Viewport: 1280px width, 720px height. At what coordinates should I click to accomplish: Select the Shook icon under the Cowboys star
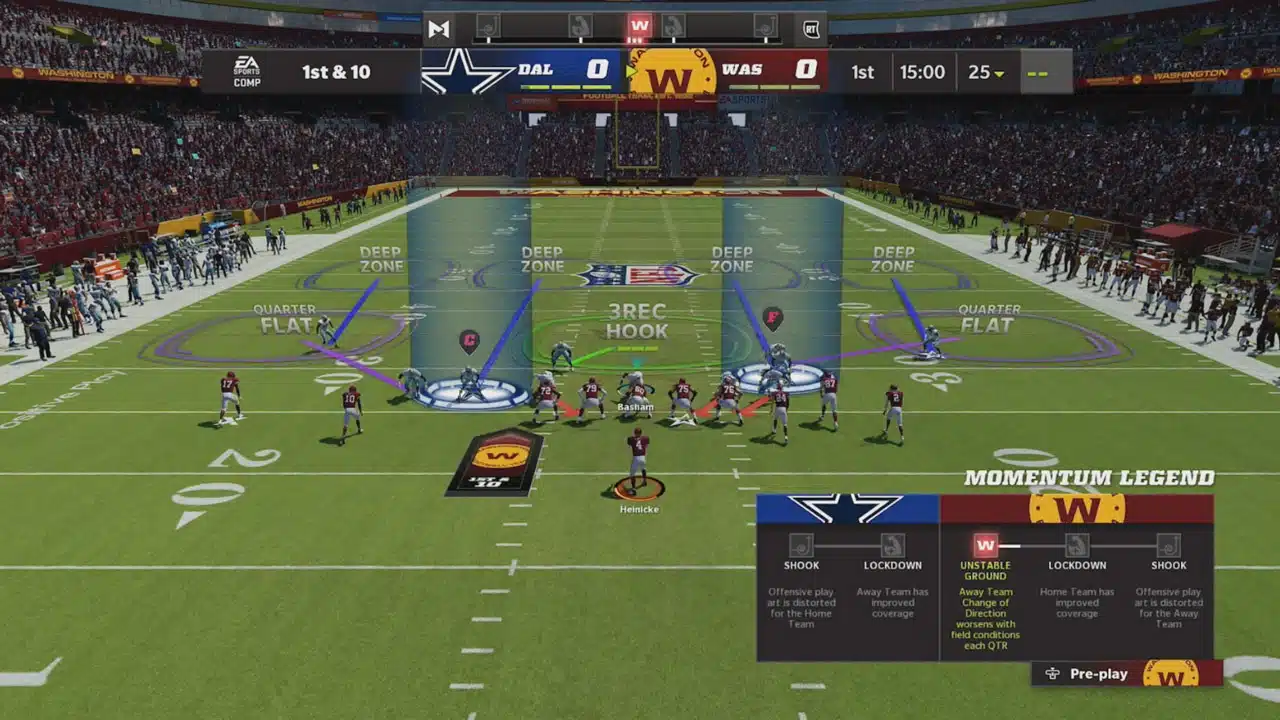(801, 545)
